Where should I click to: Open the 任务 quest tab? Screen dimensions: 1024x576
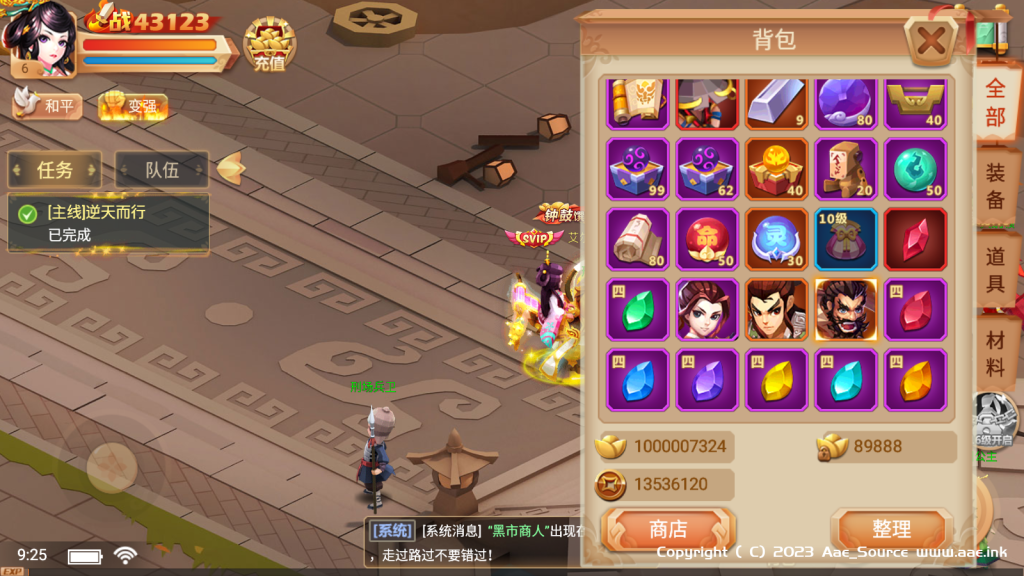point(55,170)
